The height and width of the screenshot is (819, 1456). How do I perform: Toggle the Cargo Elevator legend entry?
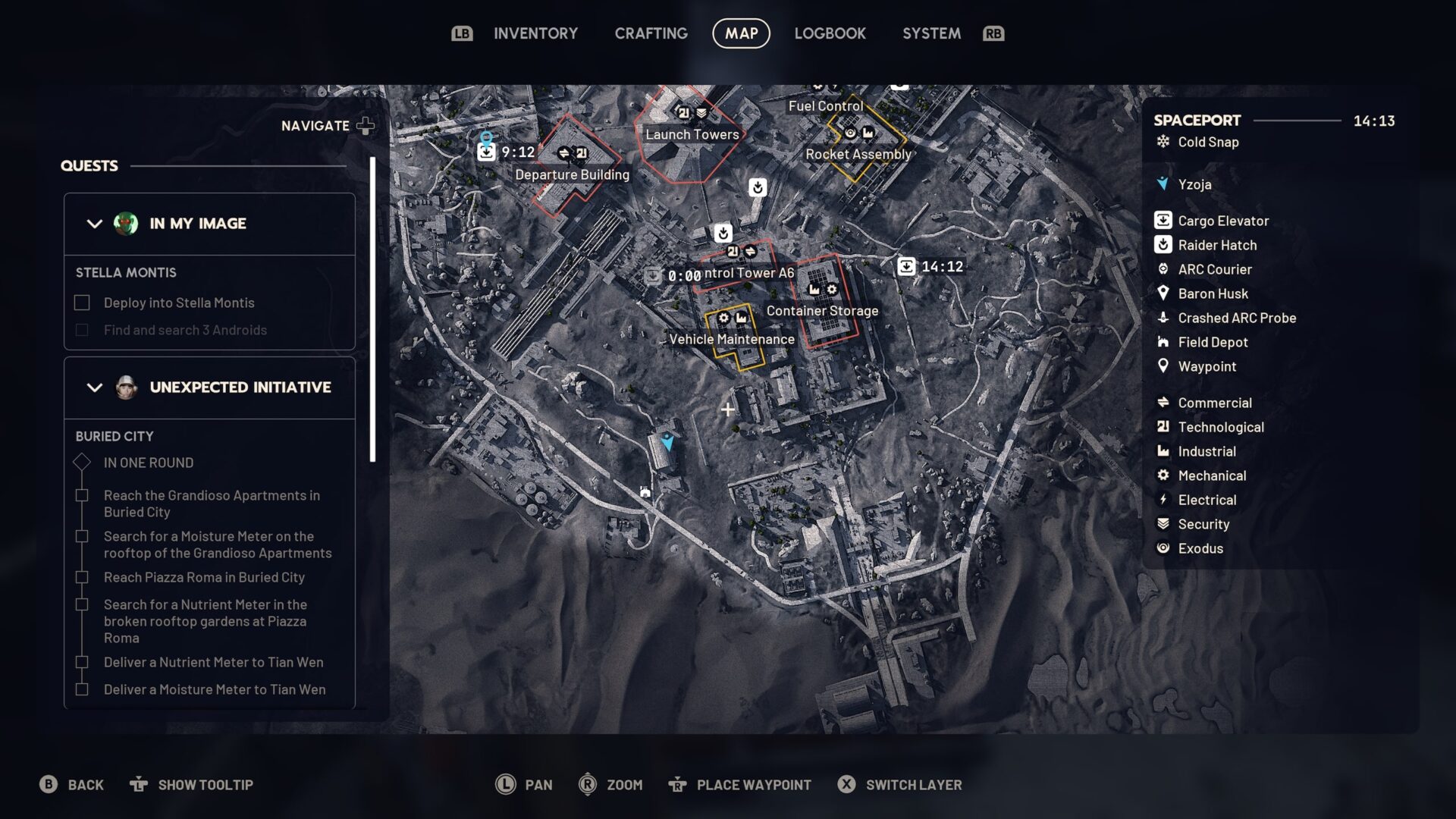pos(1222,221)
